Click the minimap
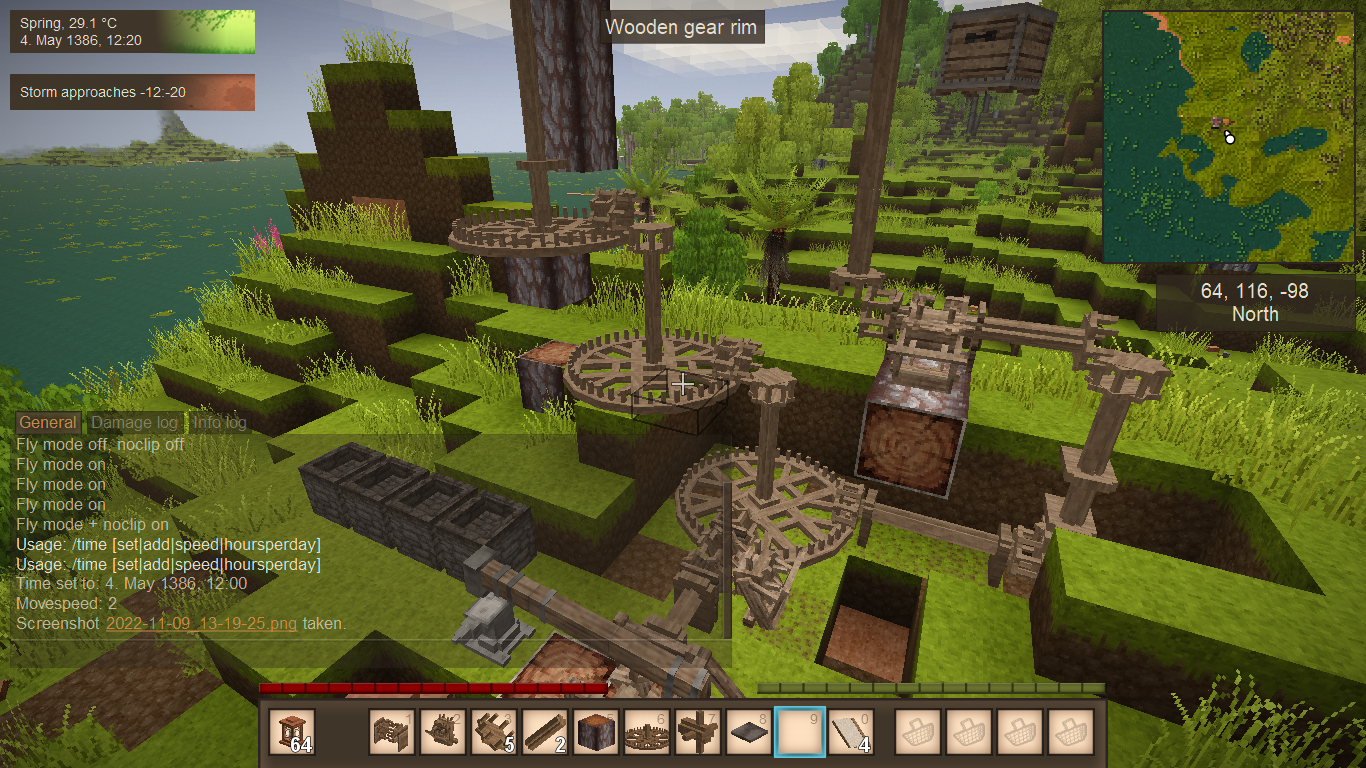 click(x=1228, y=136)
